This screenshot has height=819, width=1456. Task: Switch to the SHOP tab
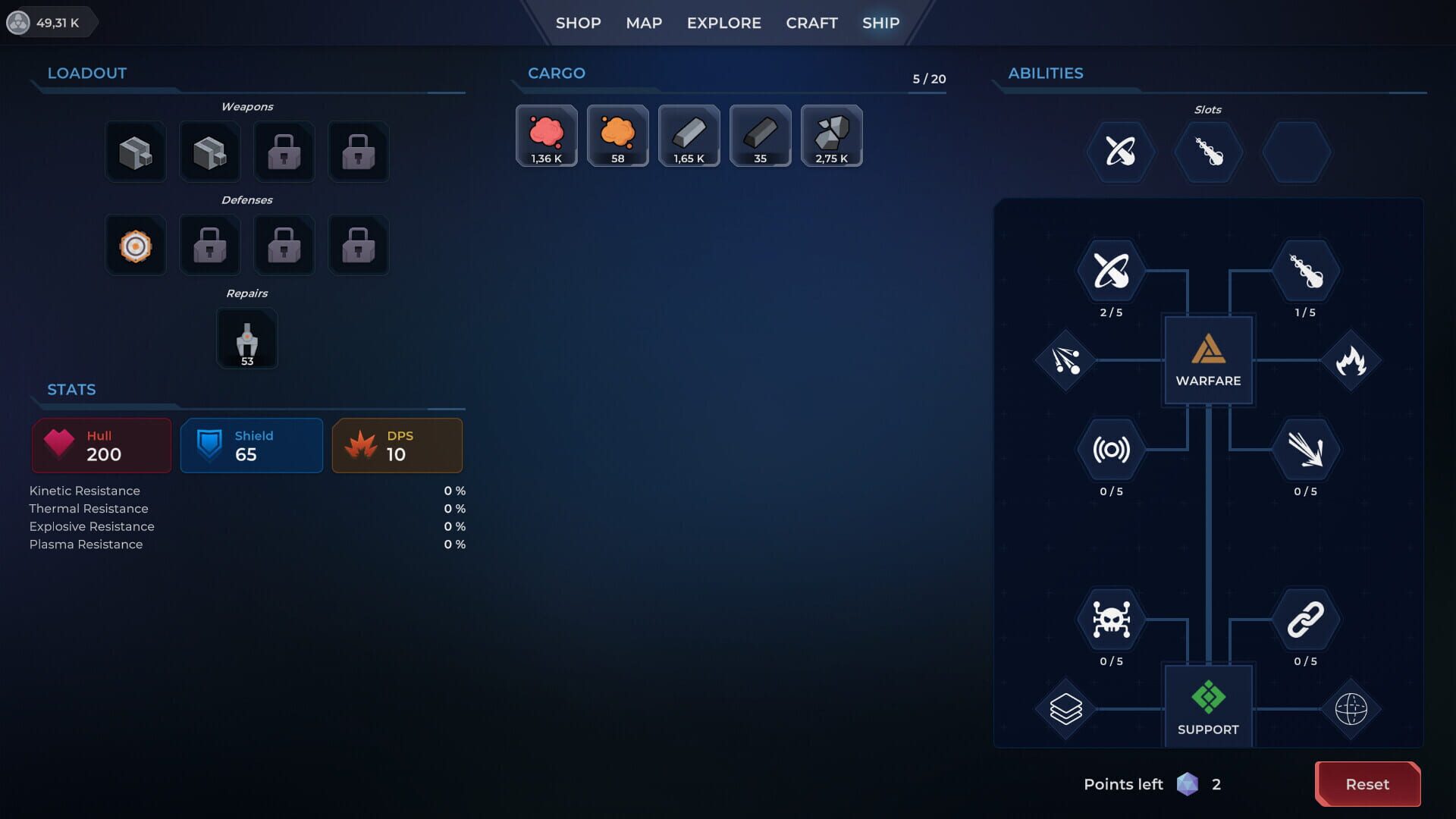pyautogui.click(x=577, y=23)
